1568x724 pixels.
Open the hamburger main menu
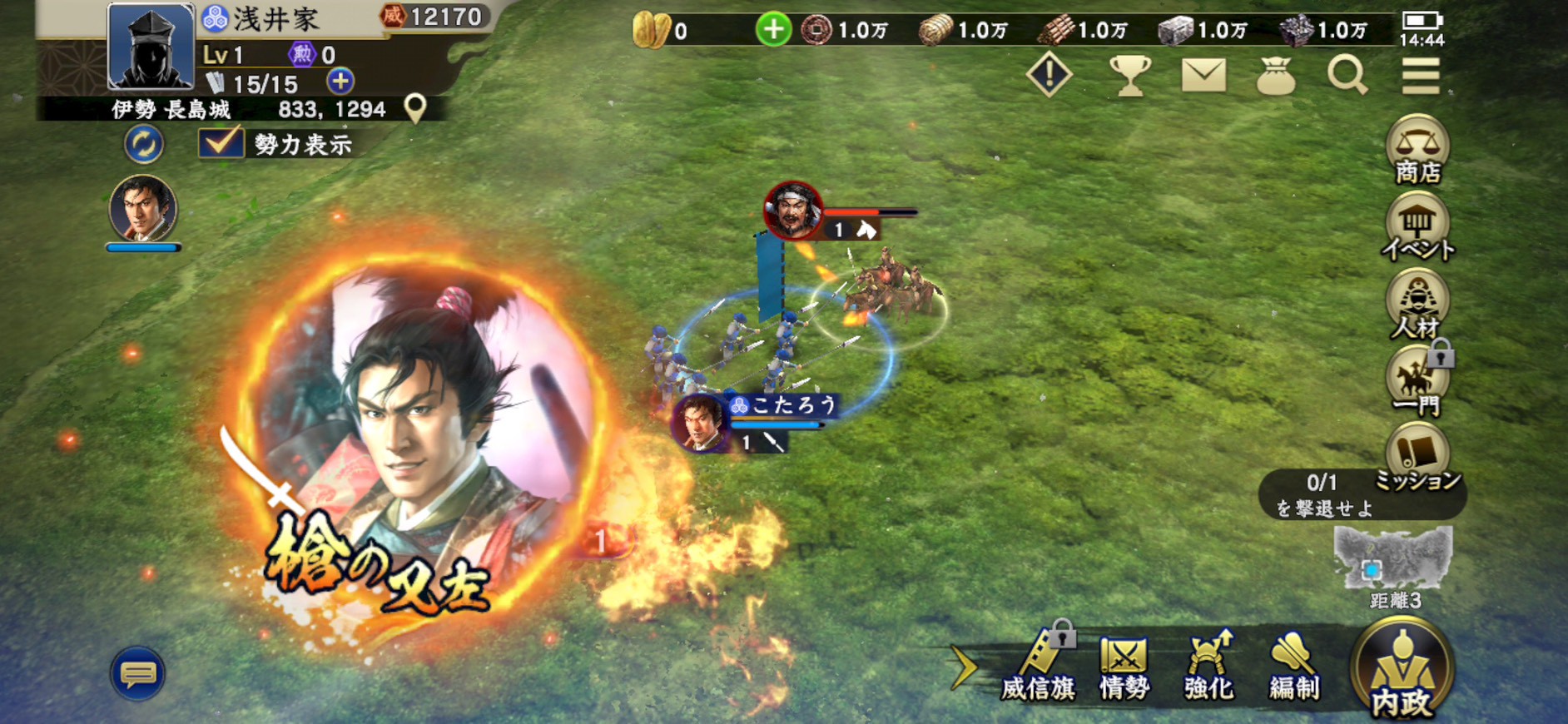(1420, 76)
